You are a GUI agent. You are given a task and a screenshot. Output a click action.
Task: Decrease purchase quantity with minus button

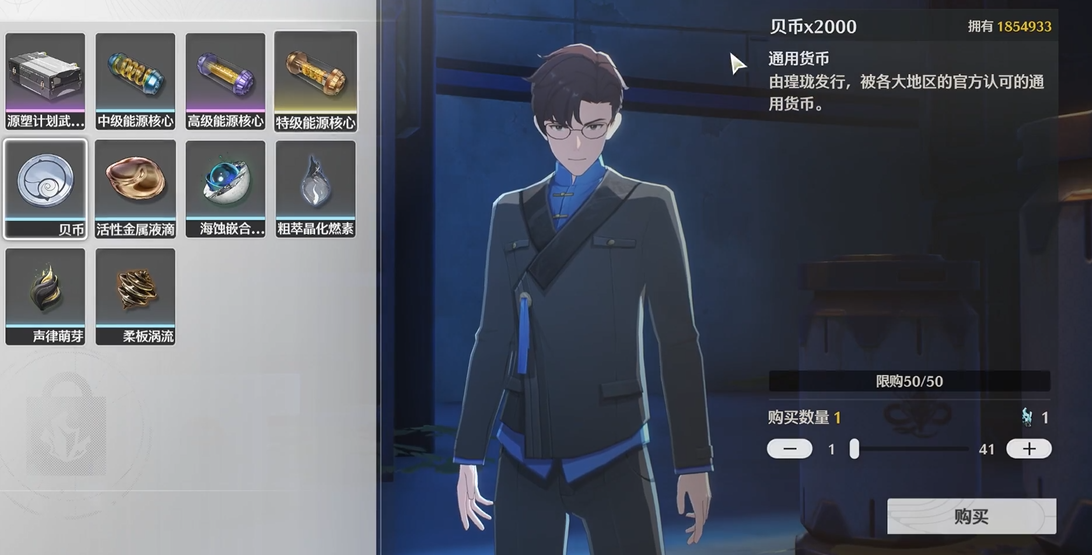(789, 449)
